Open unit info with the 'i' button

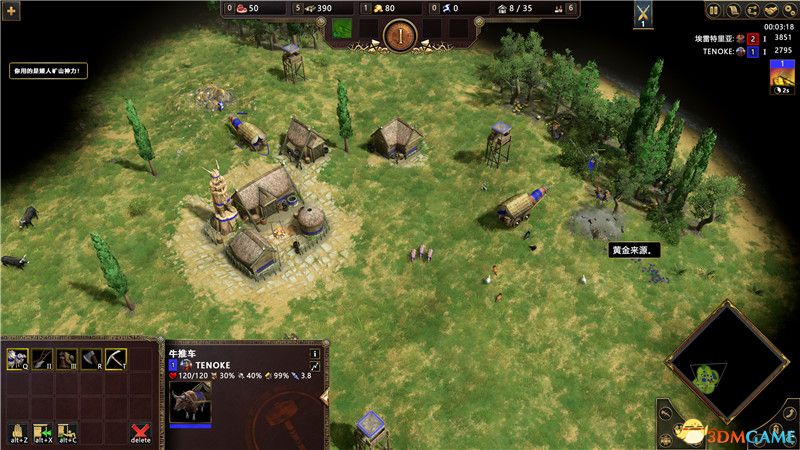[315, 353]
